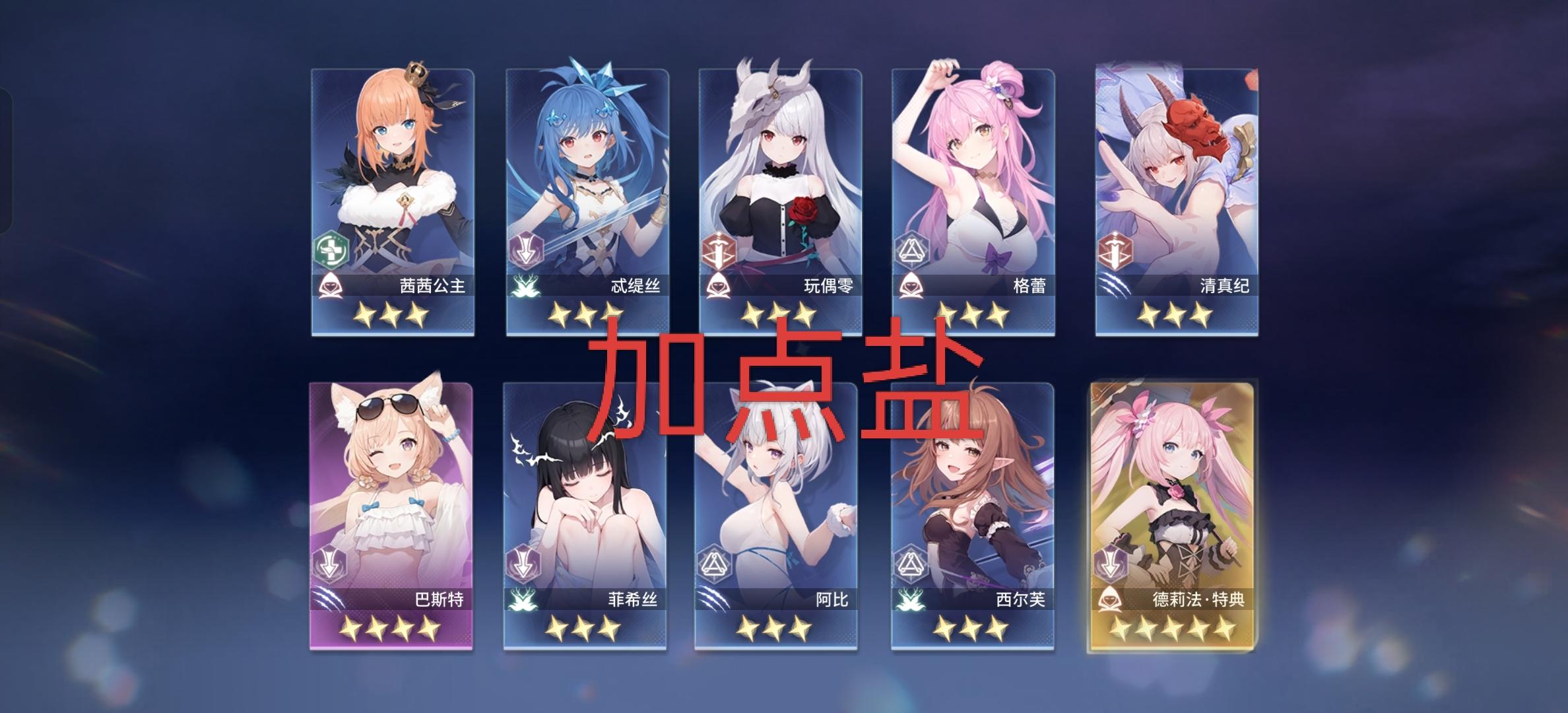Expand the upper tab on the left screen edge
1568x713 pixels.
pyautogui.click(x=7, y=119)
